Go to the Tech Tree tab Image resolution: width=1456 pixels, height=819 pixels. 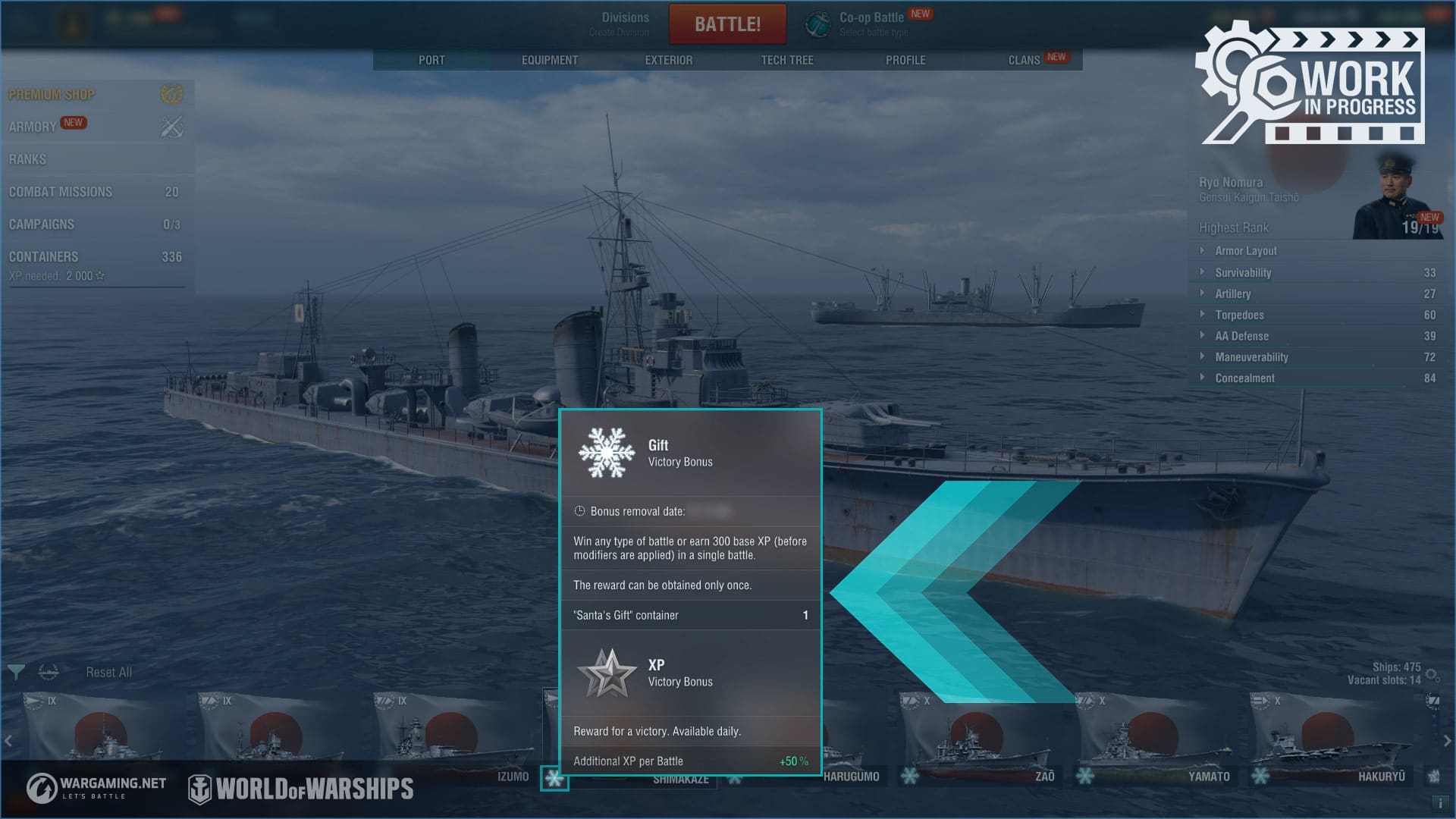[787, 60]
